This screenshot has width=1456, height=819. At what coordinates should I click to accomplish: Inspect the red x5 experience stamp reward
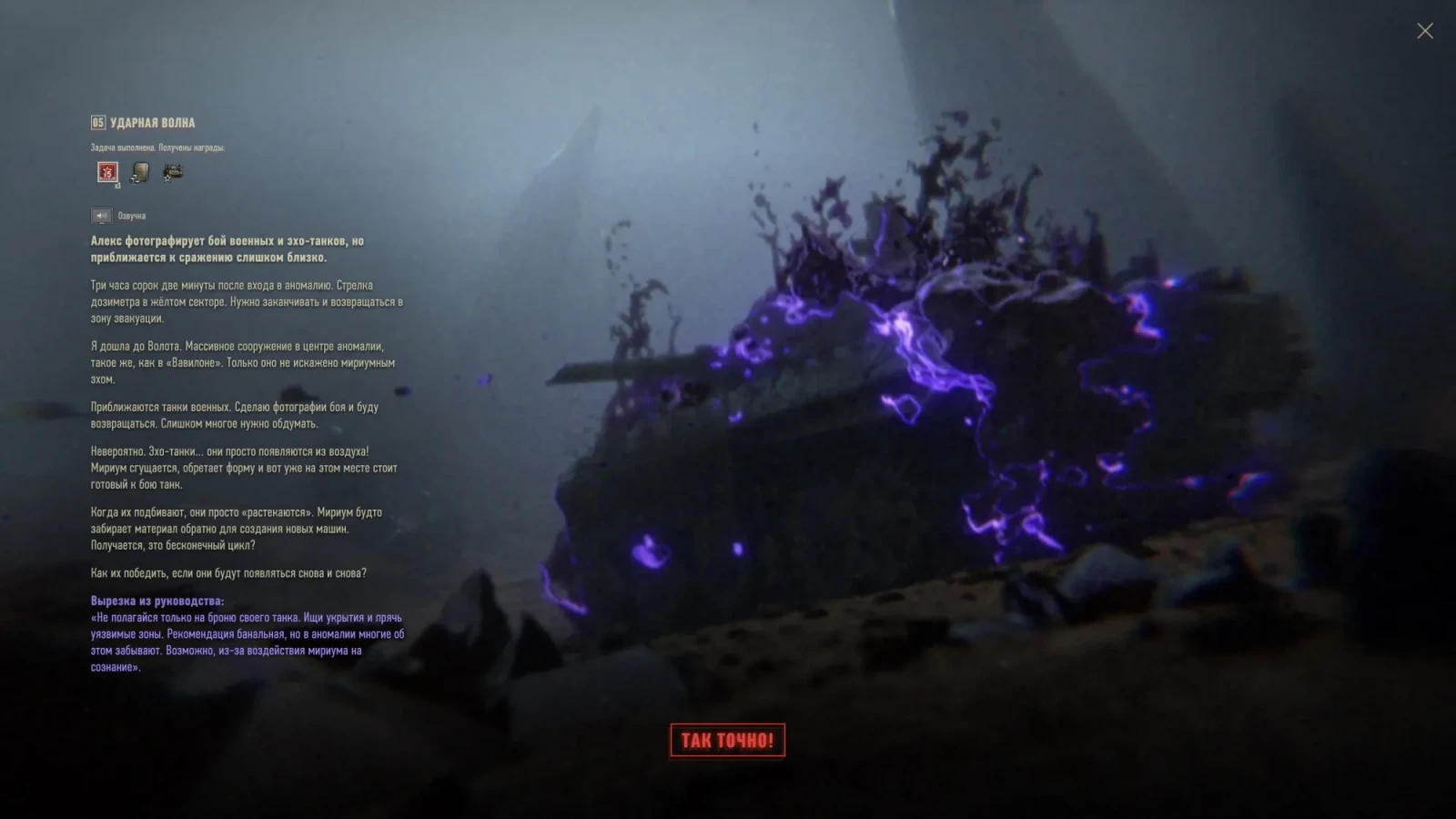[x=108, y=172]
